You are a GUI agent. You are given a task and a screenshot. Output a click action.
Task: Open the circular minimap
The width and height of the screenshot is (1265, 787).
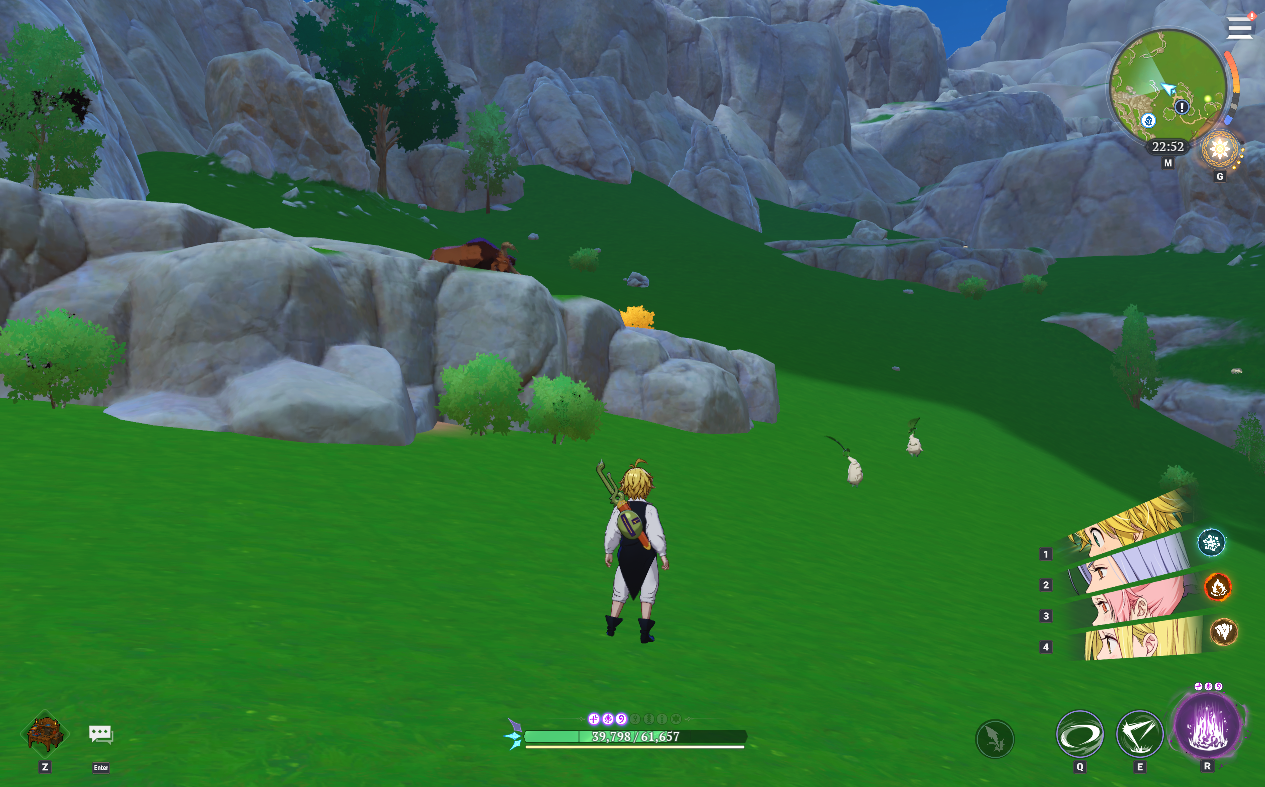coord(1167,86)
